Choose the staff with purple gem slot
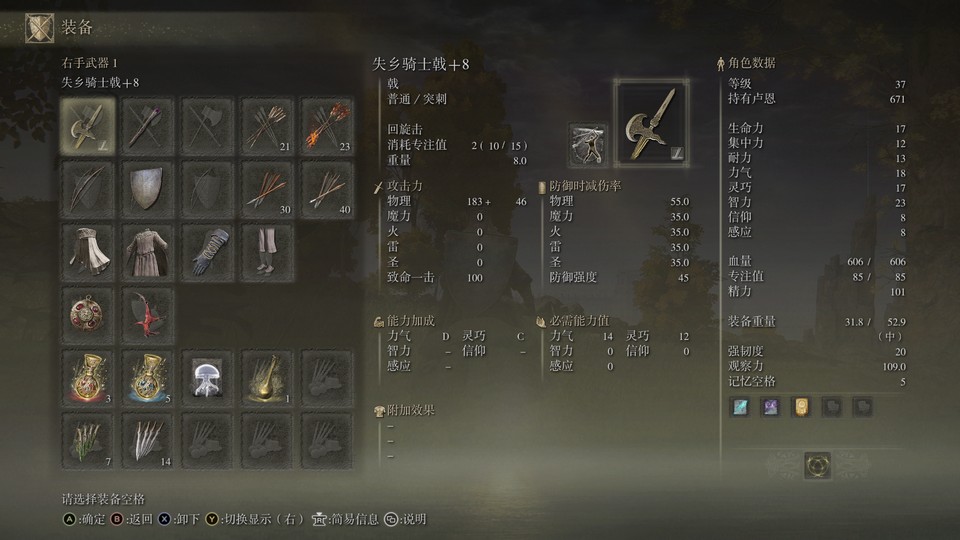Screen dimensions: 960x540 click(148, 125)
